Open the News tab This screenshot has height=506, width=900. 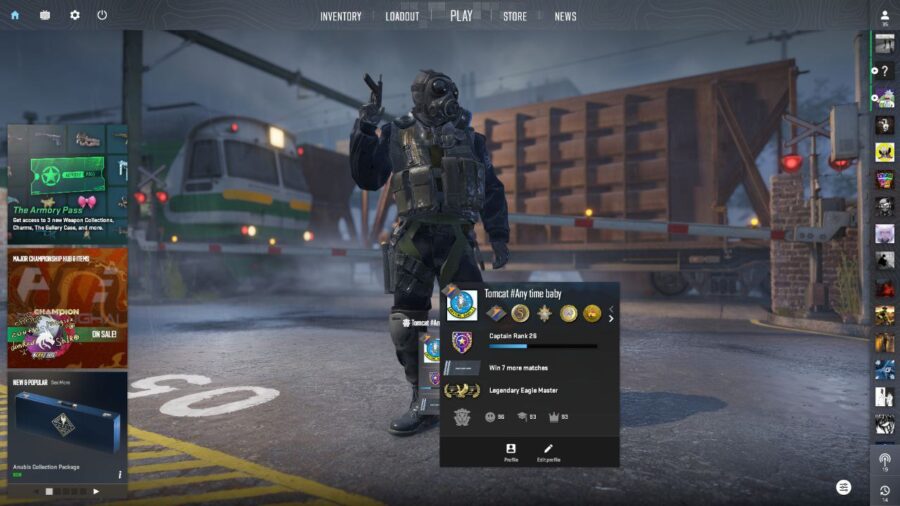(565, 16)
